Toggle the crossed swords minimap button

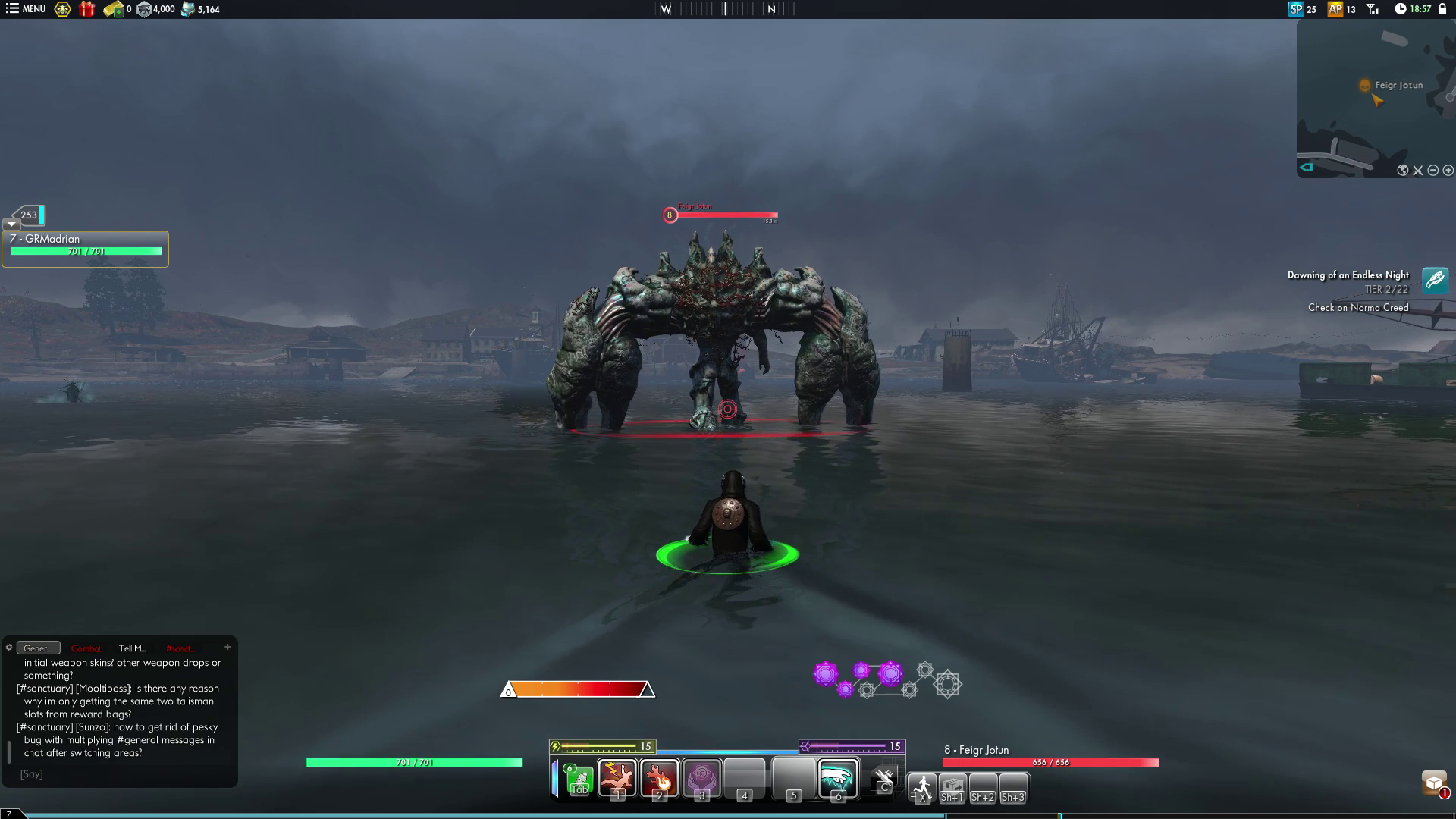pyautogui.click(x=1418, y=171)
